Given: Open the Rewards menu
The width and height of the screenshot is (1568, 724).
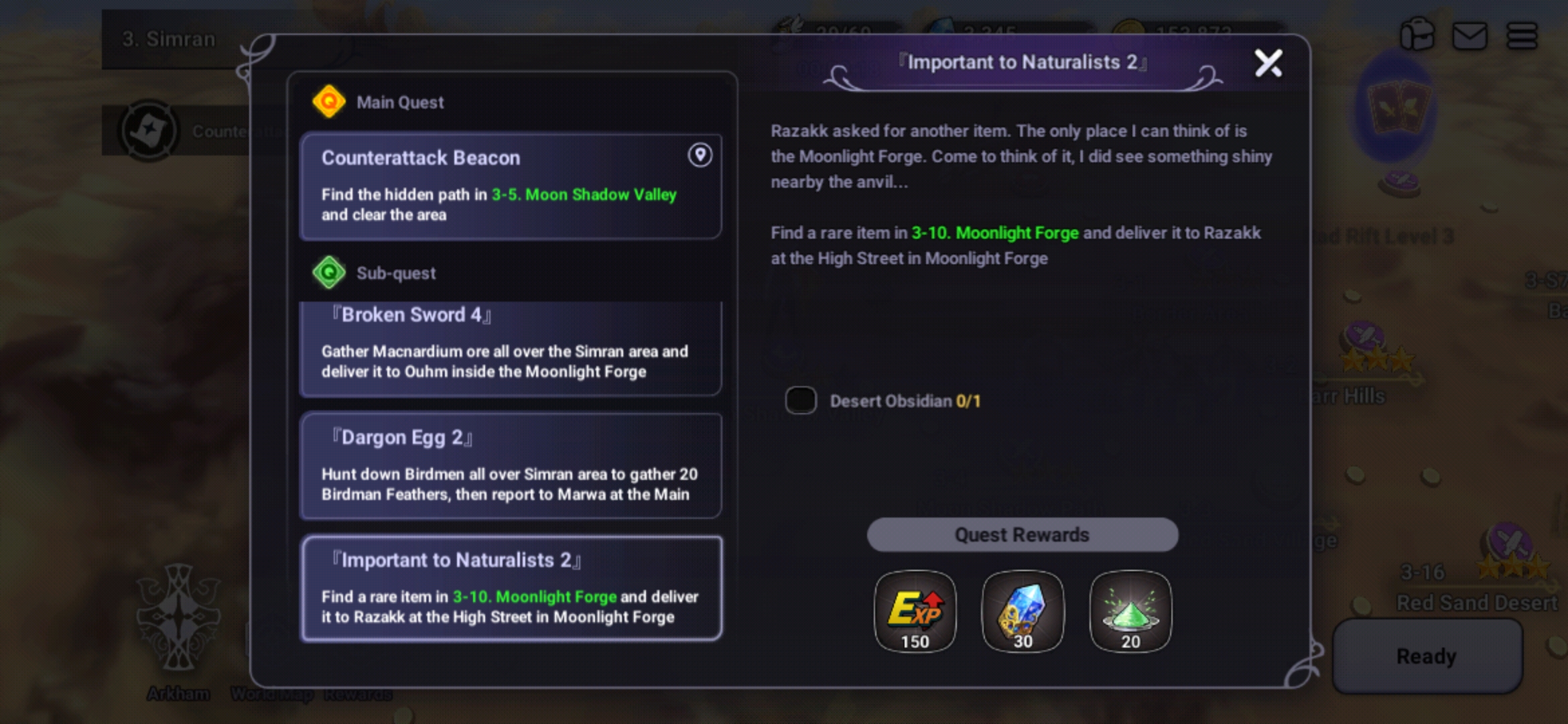Looking at the screenshot, I should click(359, 694).
